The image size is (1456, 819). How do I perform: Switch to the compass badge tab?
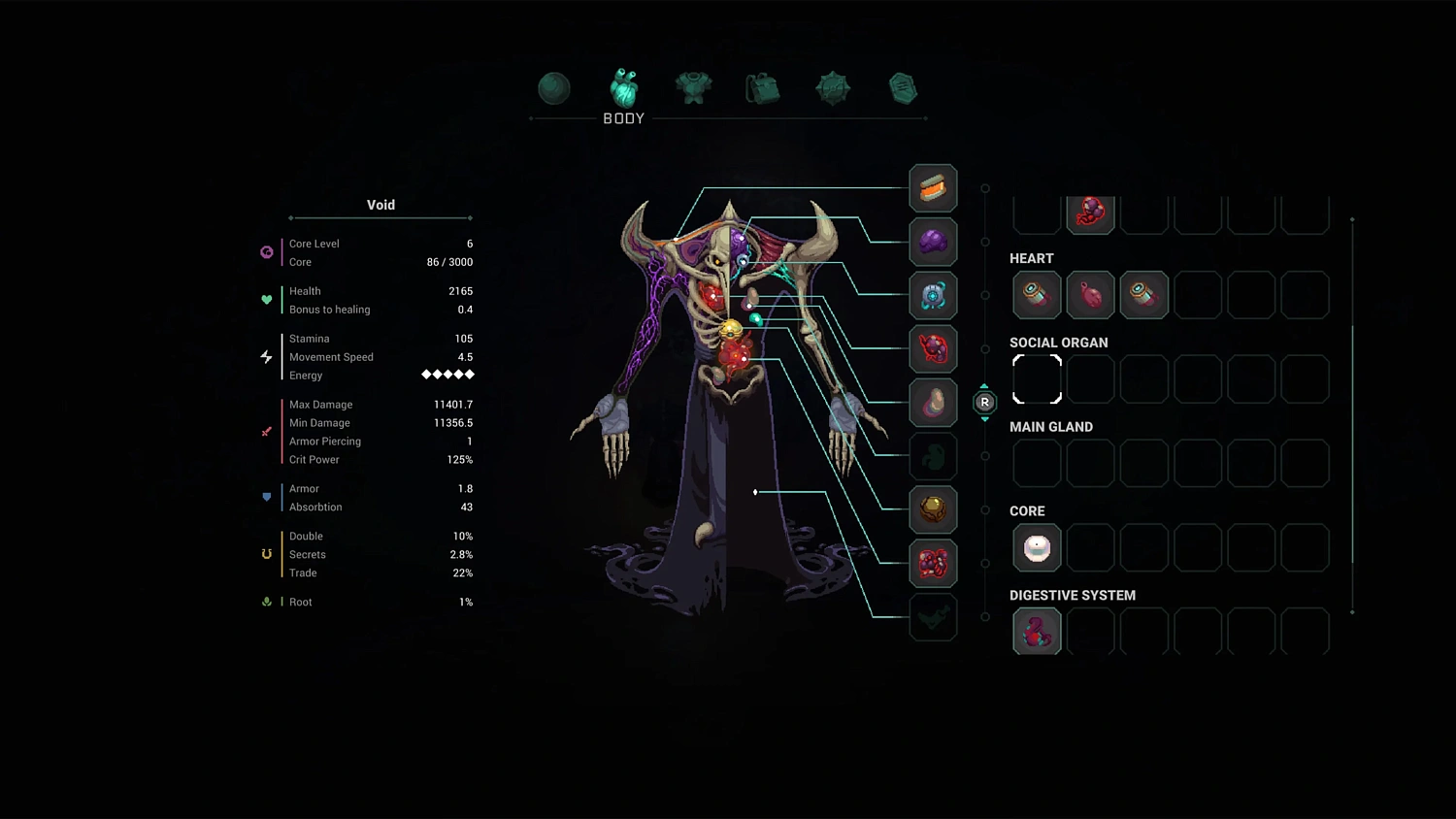pos(832,87)
